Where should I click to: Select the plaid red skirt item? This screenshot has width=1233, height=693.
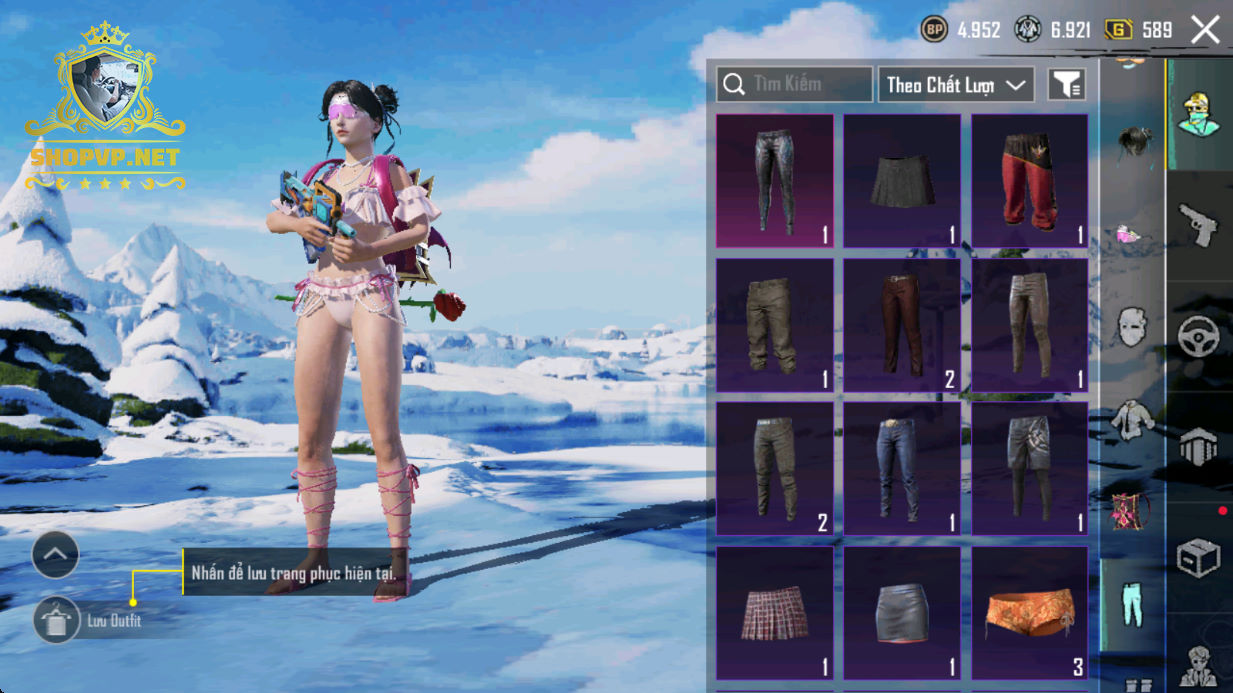(x=775, y=612)
